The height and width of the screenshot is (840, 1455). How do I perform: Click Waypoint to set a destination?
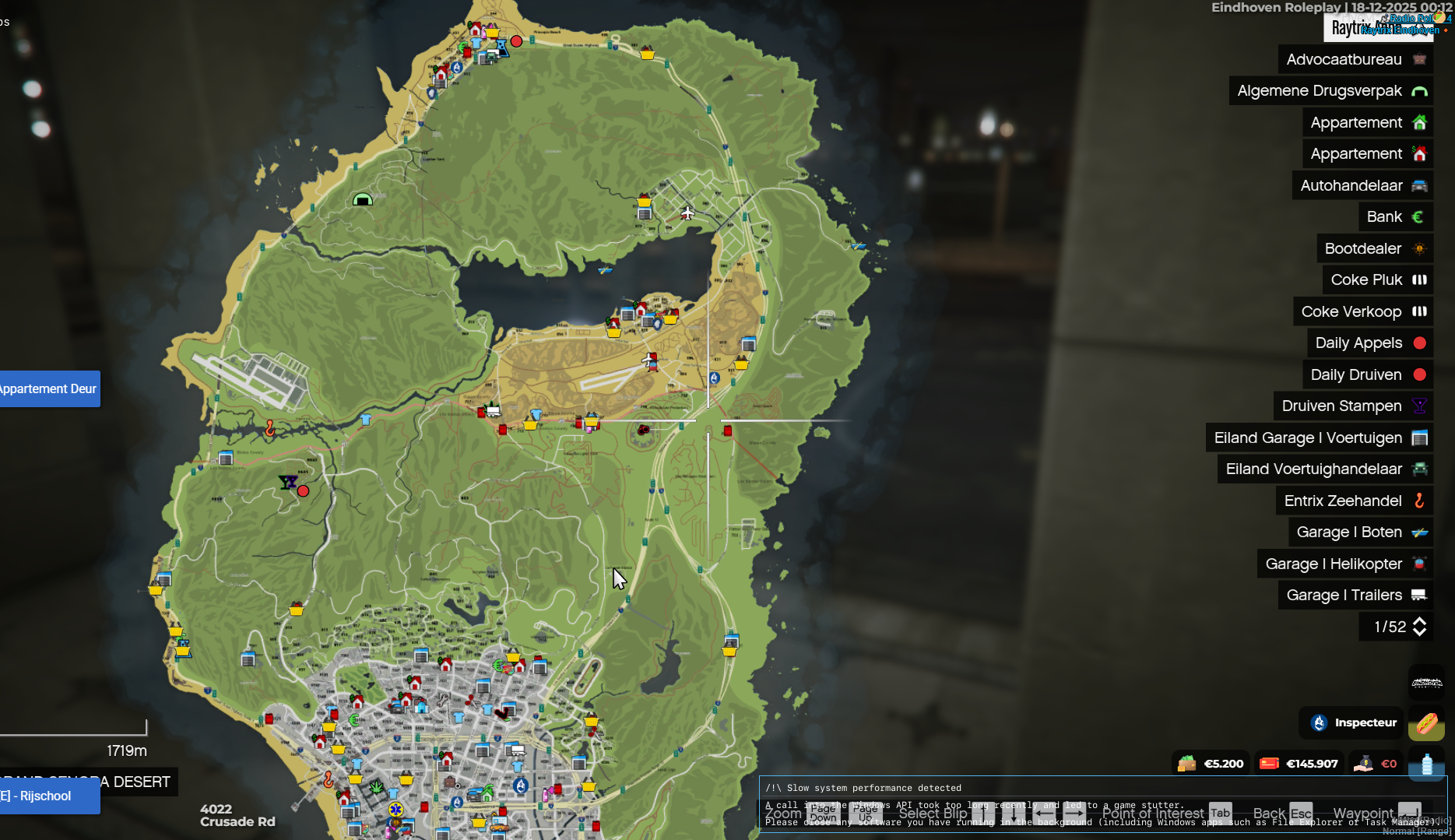point(1363,813)
